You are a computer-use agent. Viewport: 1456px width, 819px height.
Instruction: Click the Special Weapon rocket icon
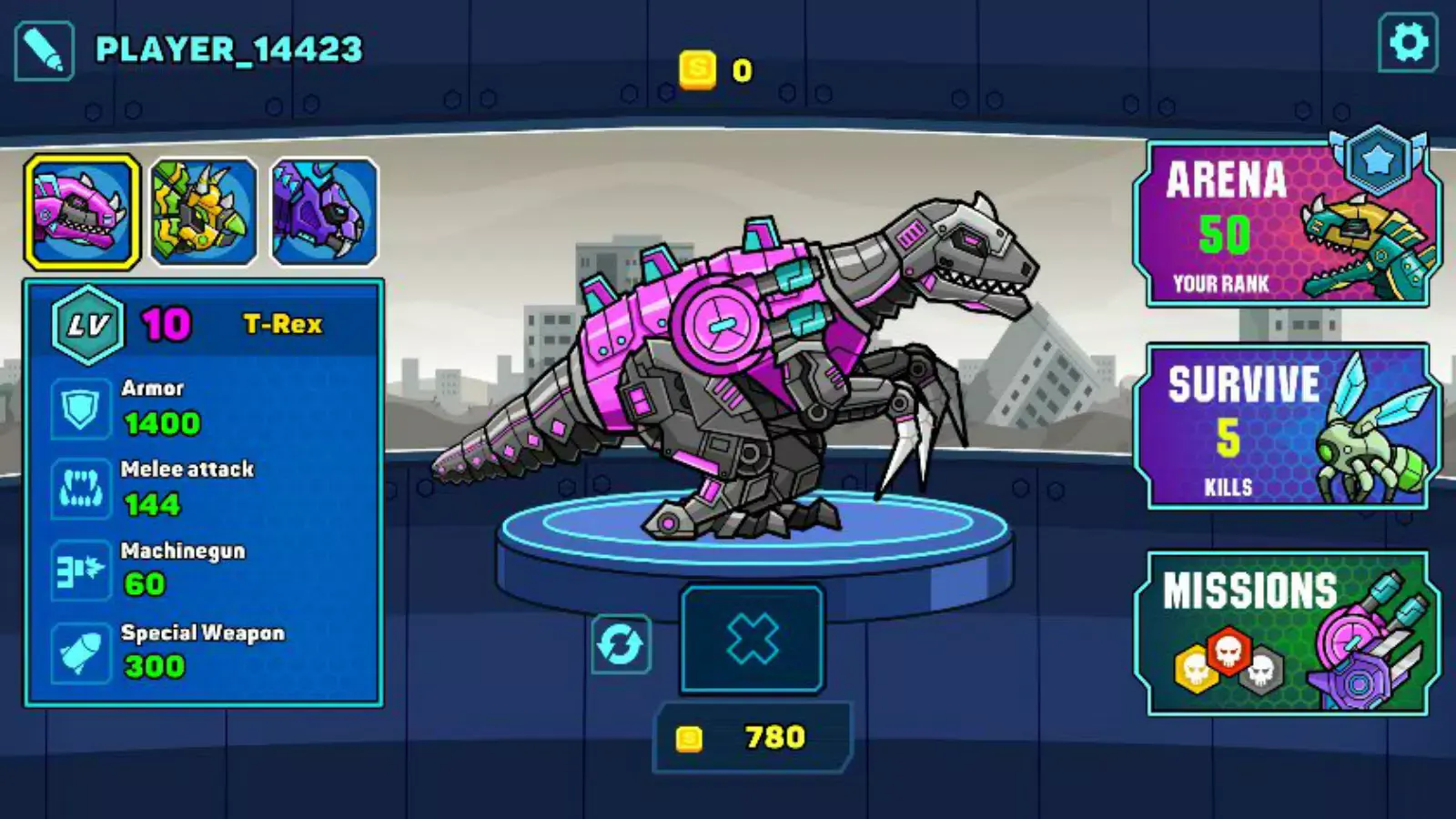coord(80,652)
